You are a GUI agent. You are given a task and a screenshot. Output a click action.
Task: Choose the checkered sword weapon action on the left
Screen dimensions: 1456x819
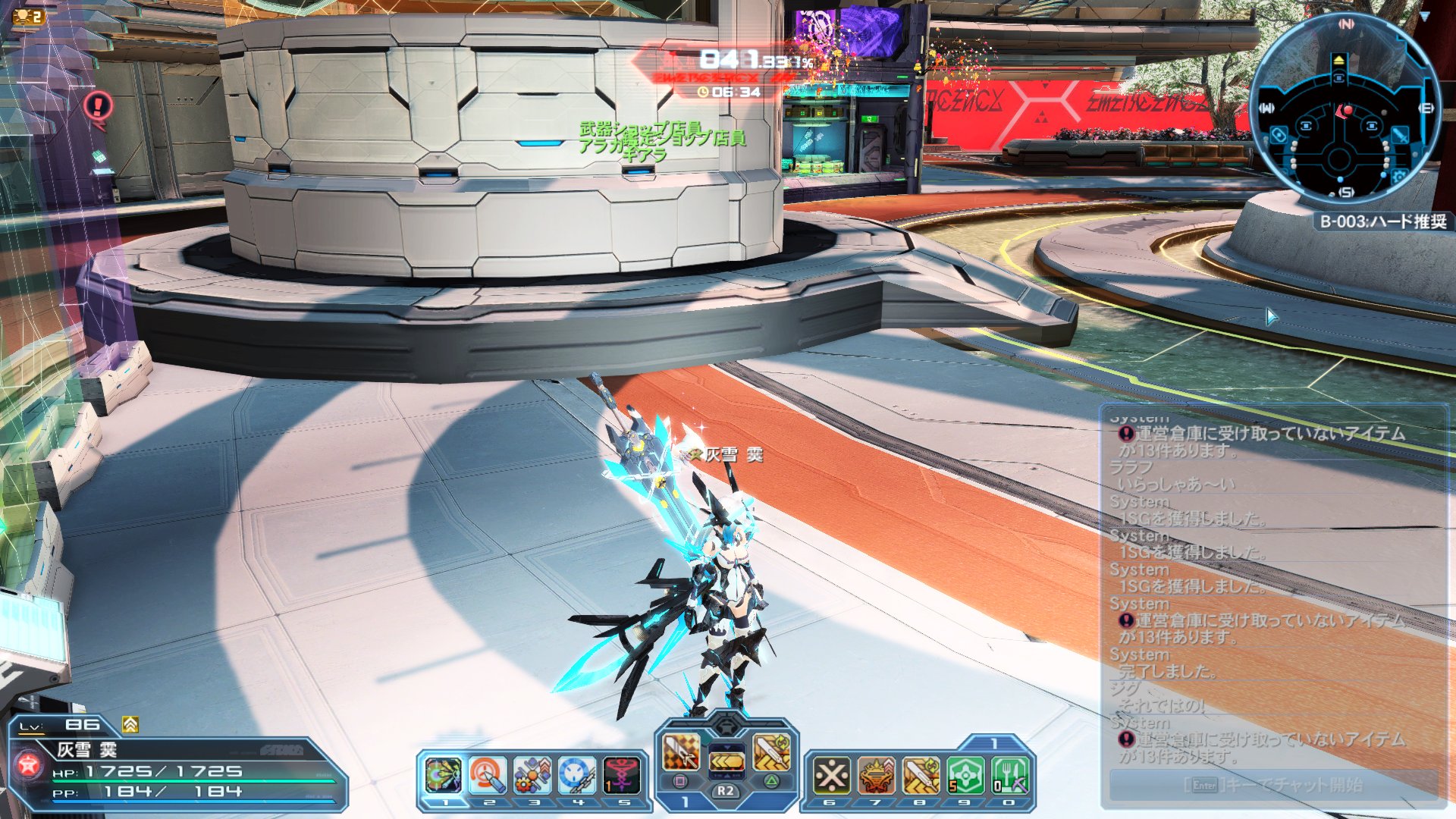point(681,752)
